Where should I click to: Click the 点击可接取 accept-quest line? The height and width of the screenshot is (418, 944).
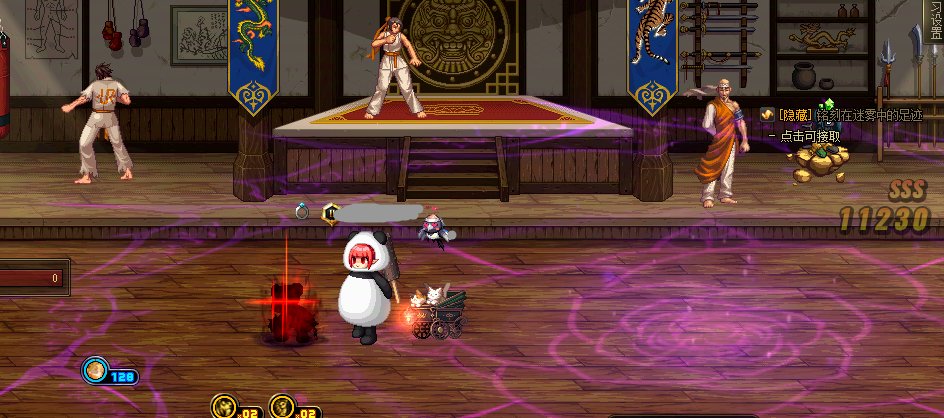[x=810, y=135]
